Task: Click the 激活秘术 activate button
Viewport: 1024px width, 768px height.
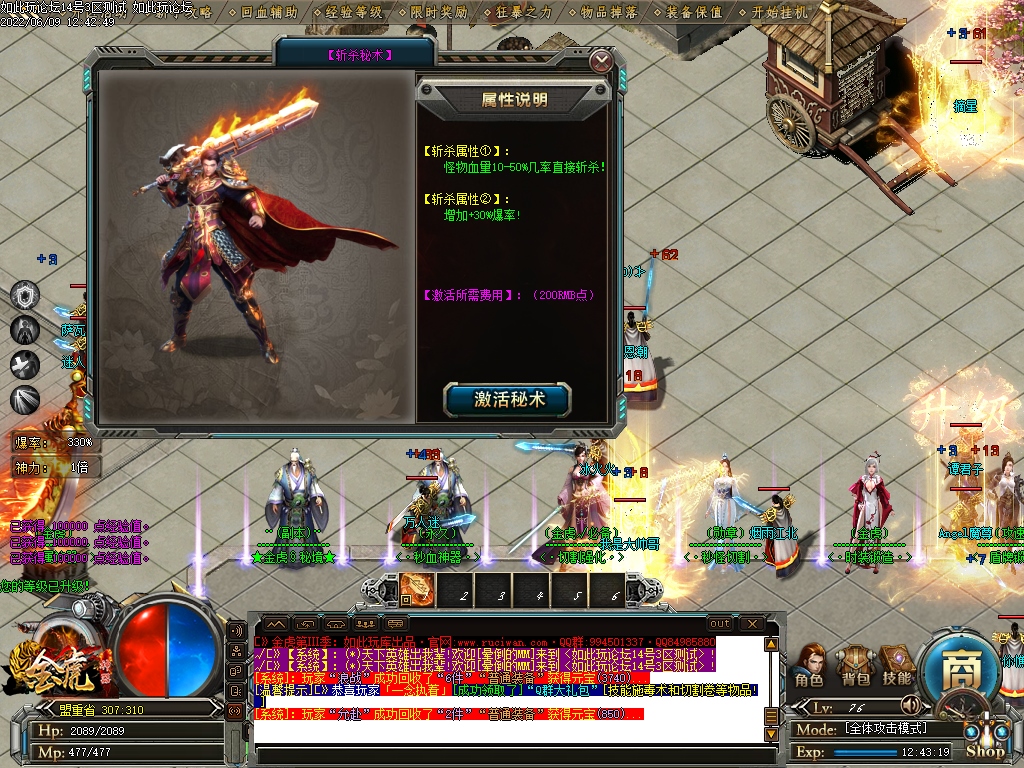Action: [x=508, y=399]
